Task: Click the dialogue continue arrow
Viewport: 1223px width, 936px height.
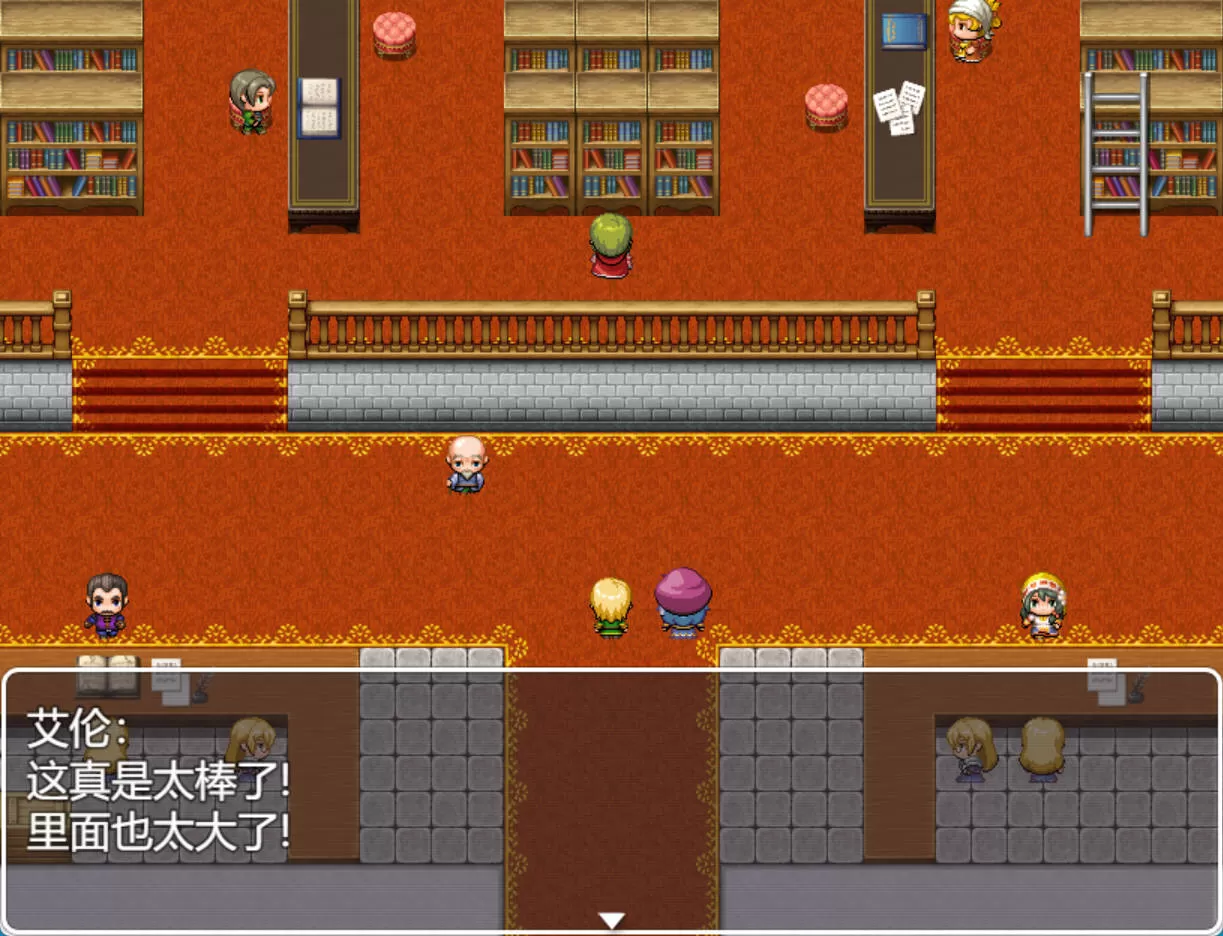Action: point(611,920)
